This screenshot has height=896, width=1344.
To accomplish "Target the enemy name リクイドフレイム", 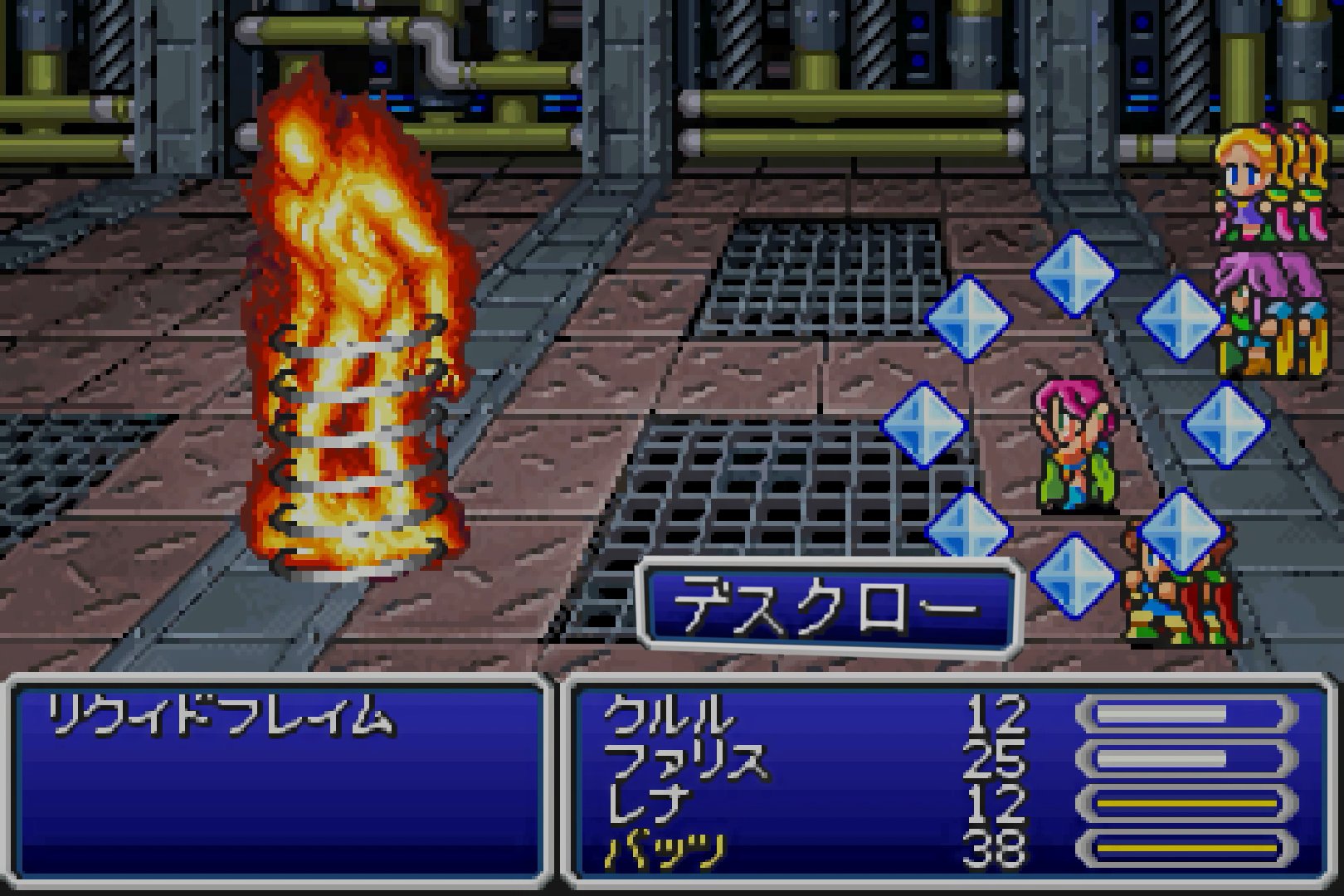I will click(x=219, y=717).
